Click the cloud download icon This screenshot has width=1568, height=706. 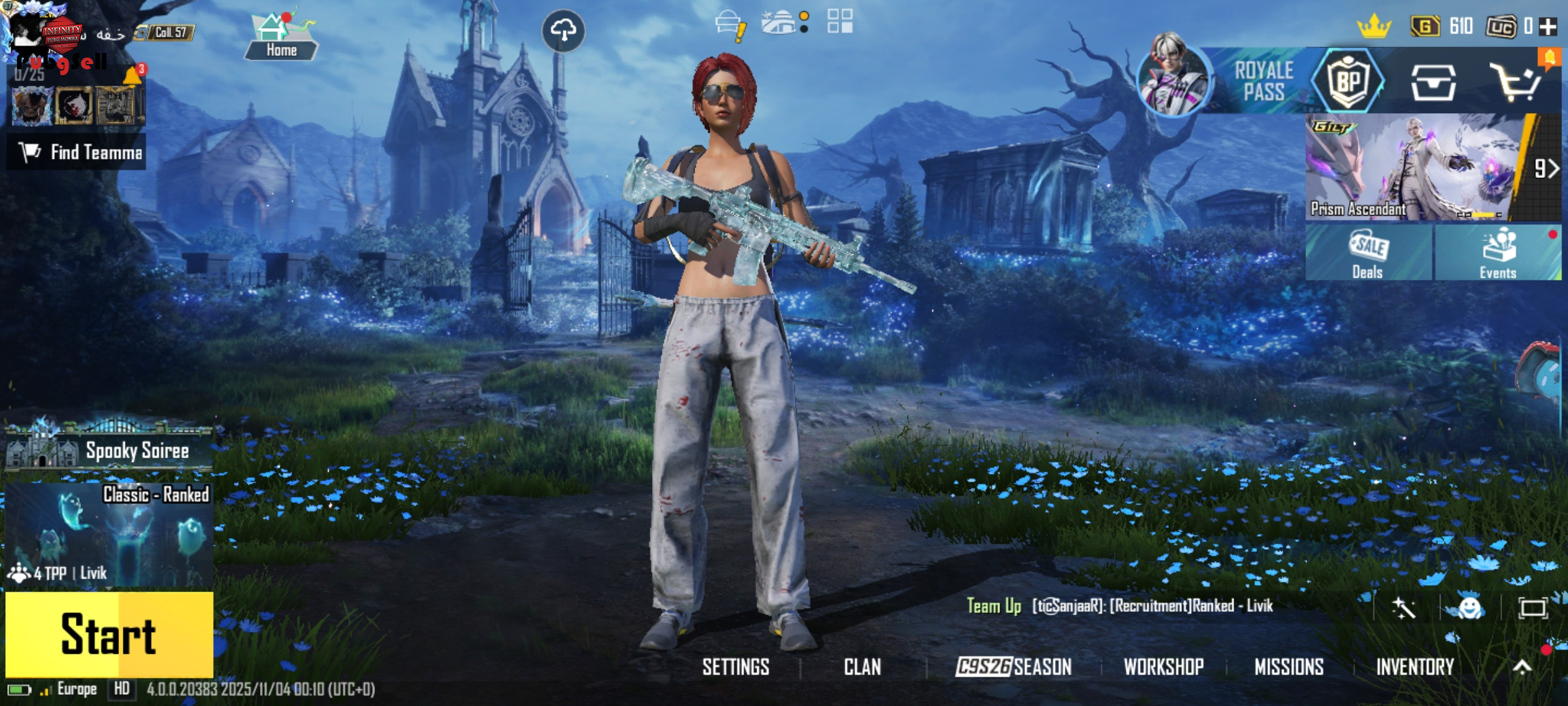(563, 30)
